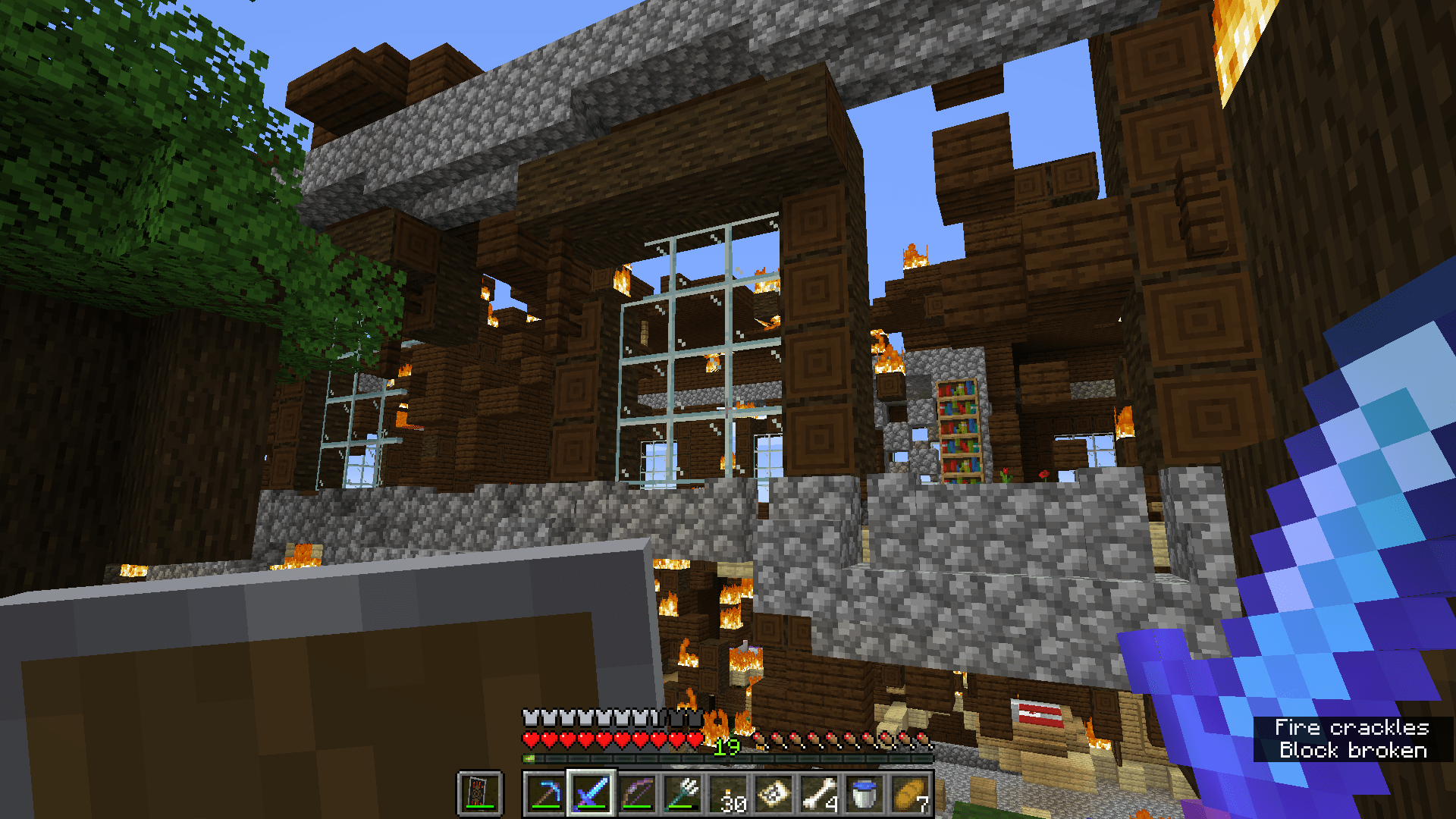Click the last drumstick on the hunger bar
1456x819 pixels.
coord(921,739)
